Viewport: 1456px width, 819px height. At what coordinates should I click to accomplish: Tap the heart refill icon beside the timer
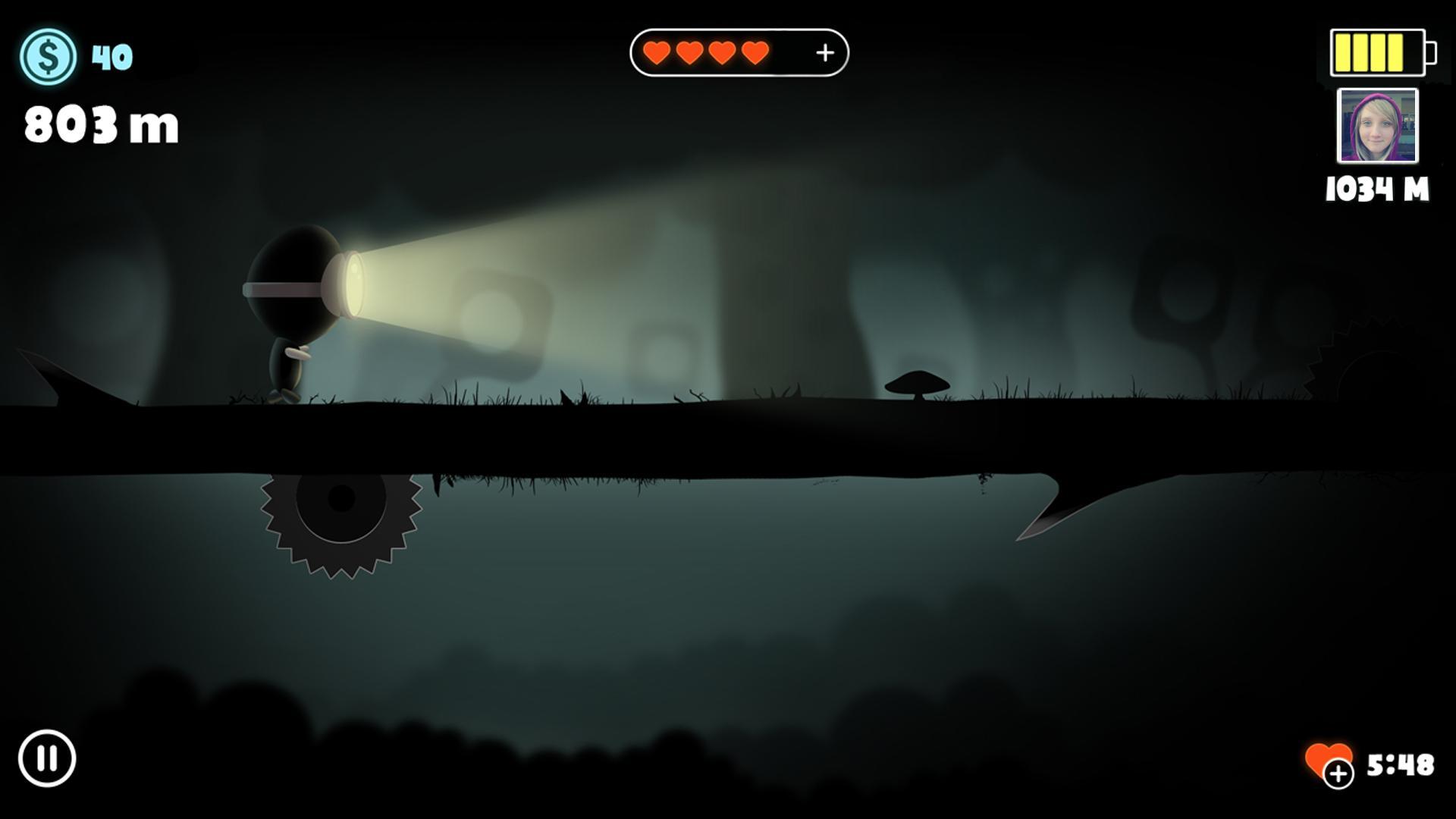tap(1329, 763)
